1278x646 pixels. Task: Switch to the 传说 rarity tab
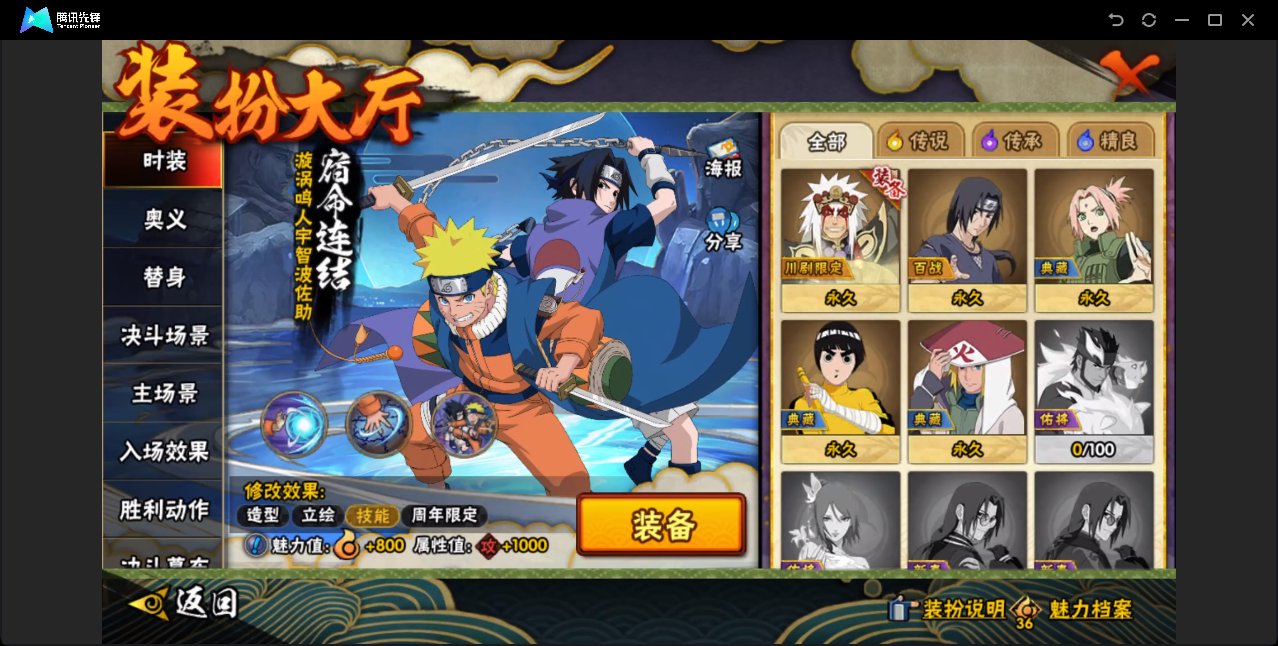pos(919,141)
